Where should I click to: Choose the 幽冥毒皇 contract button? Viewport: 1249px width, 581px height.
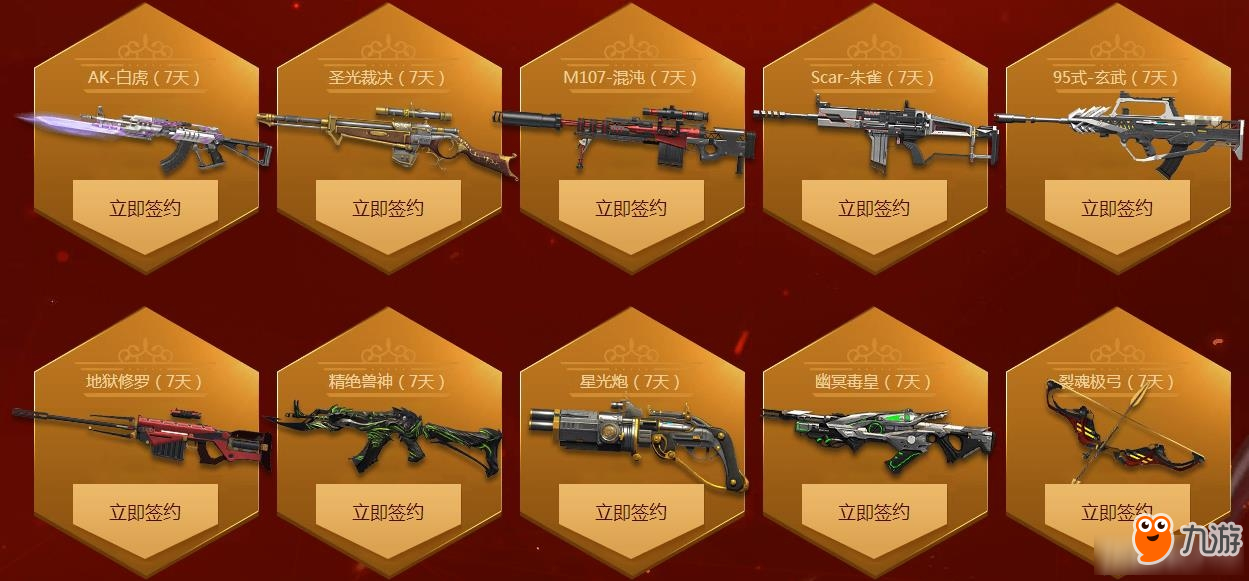pos(874,512)
